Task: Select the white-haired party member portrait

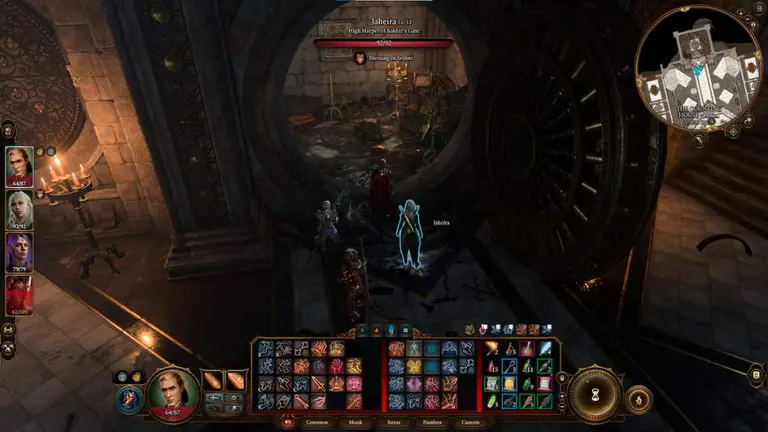Action: click(19, 209)
